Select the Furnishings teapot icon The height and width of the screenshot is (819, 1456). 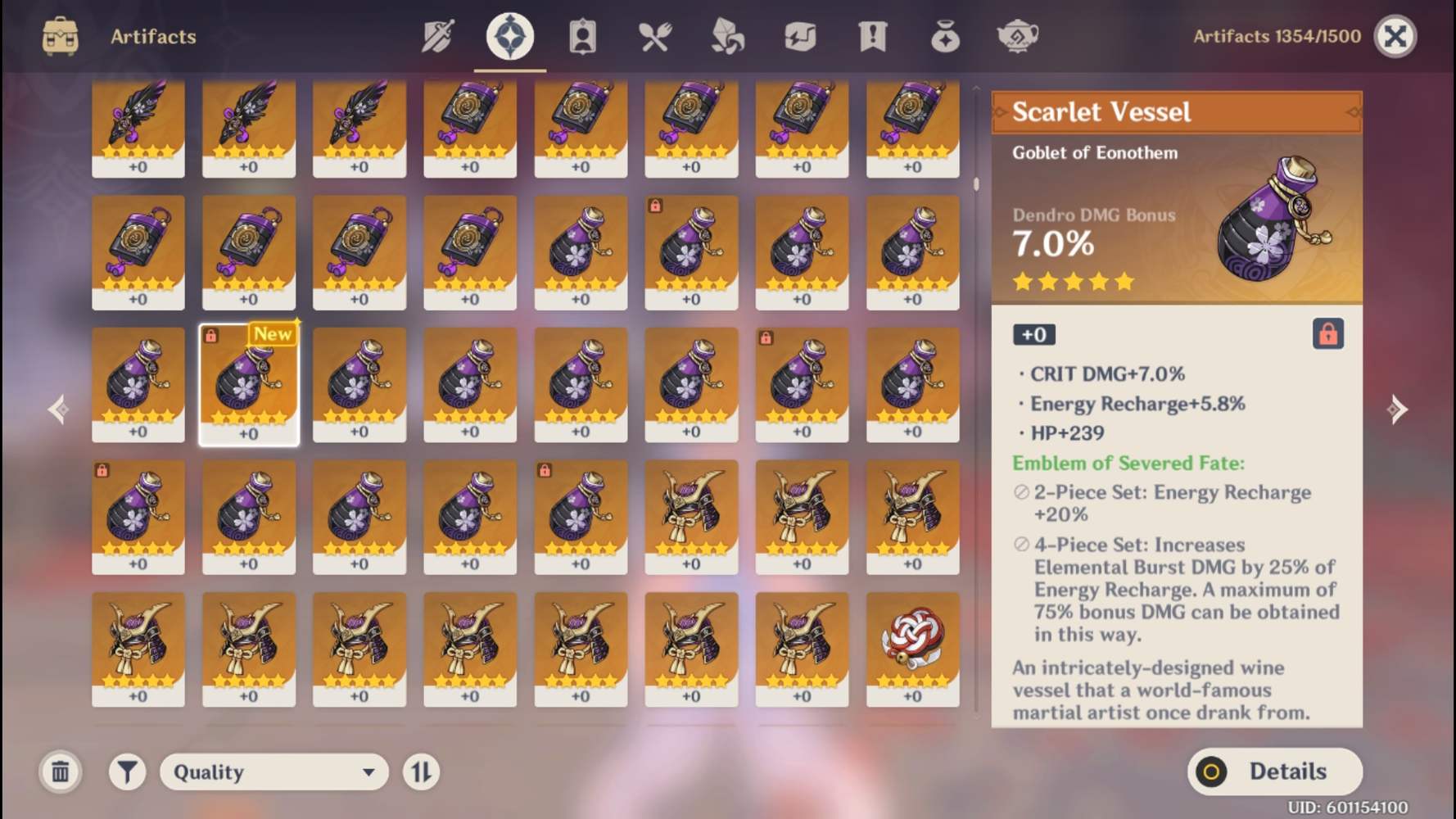pos(1017,36)
